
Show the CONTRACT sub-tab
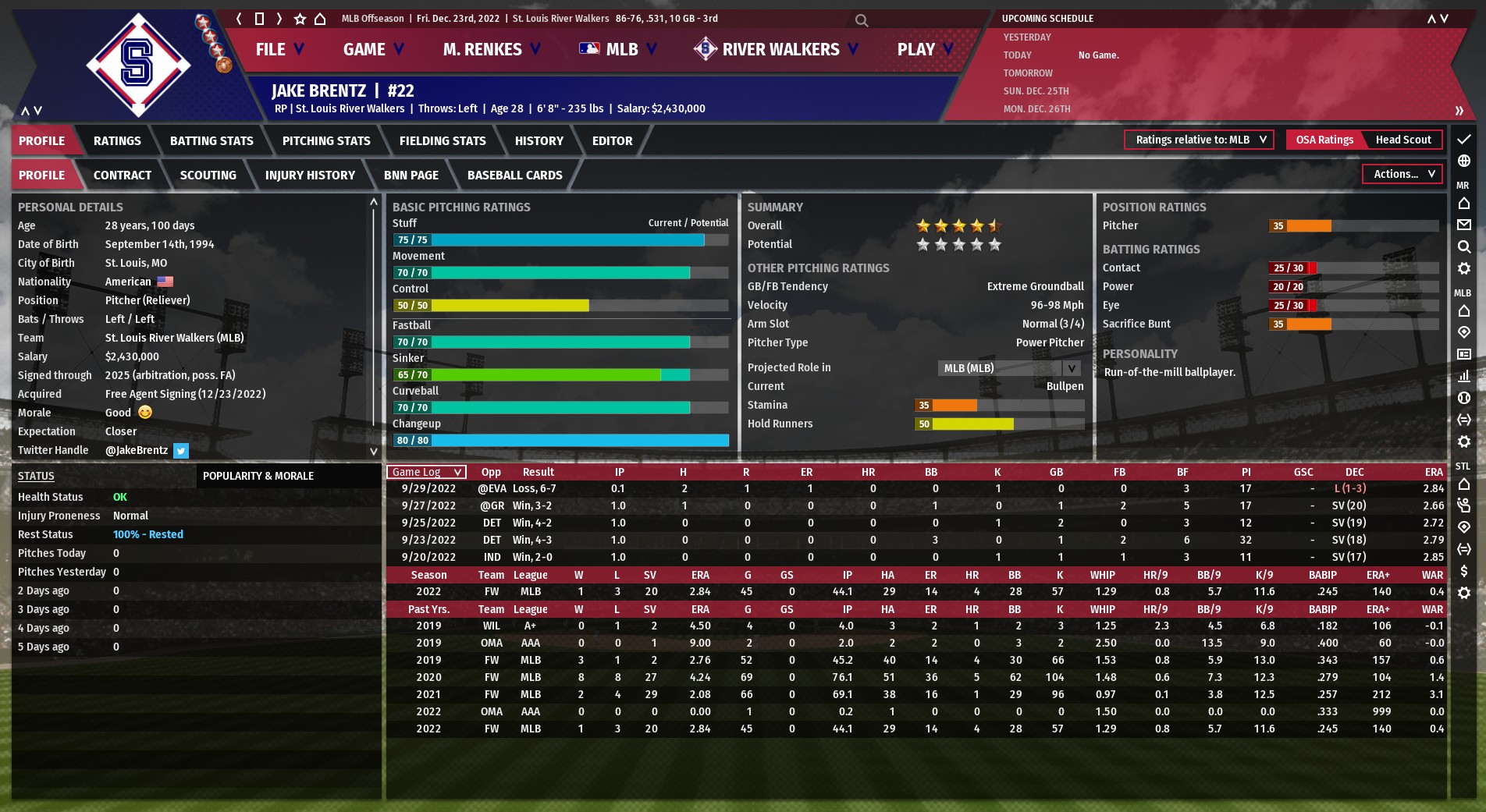(123, 176)
